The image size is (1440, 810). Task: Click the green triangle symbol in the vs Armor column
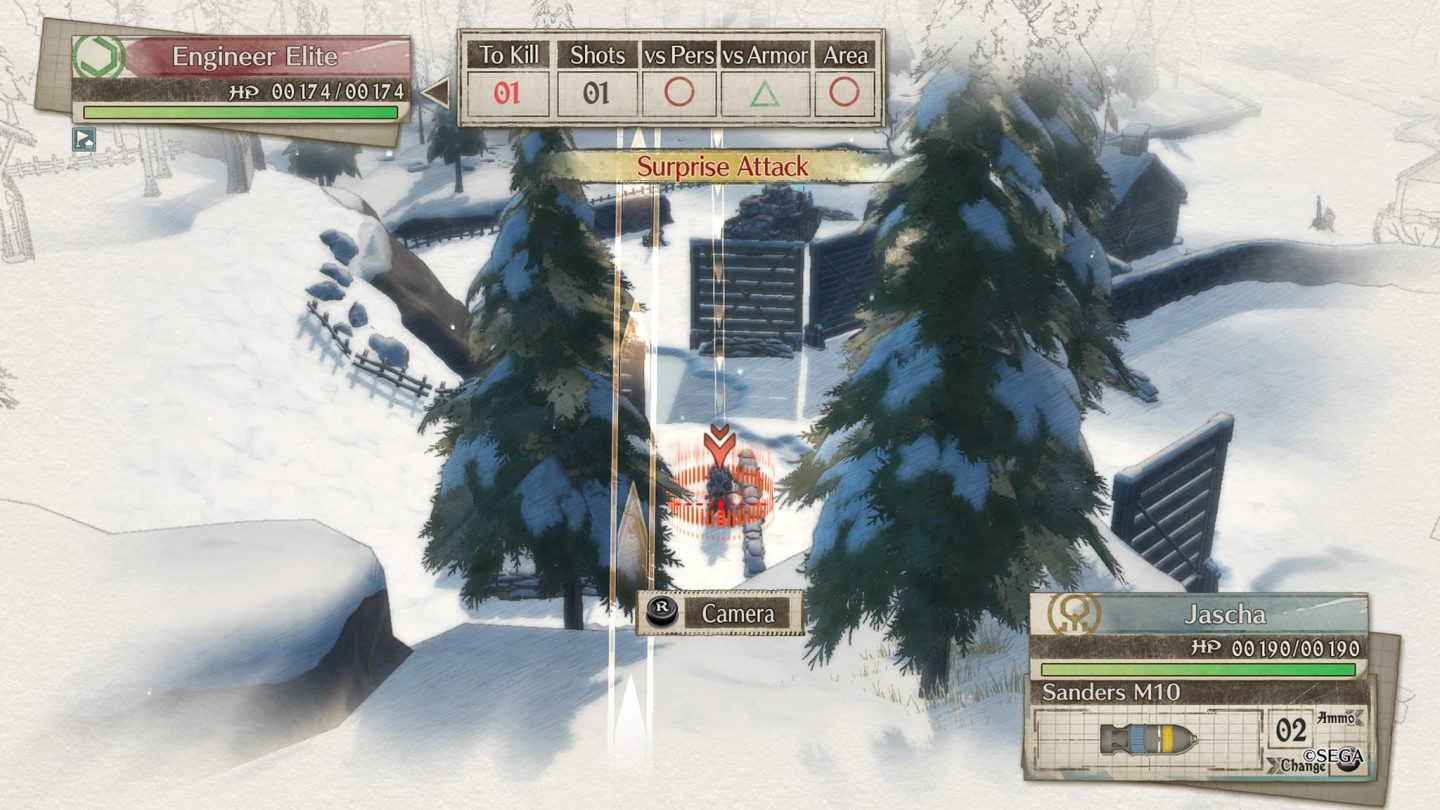(766, 92)
